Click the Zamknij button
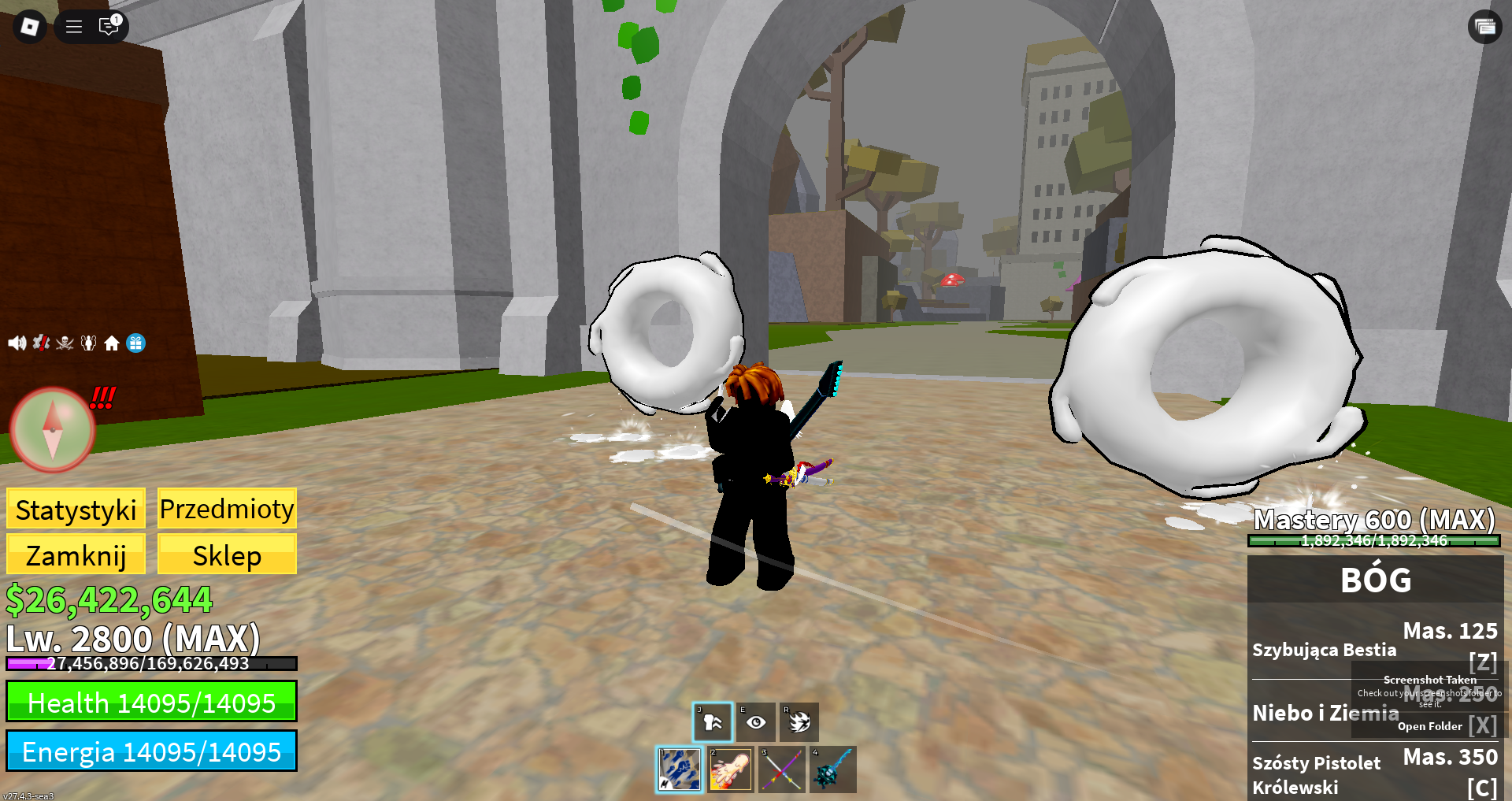This screenshot has width=1512, height=801. click(76, 555)
